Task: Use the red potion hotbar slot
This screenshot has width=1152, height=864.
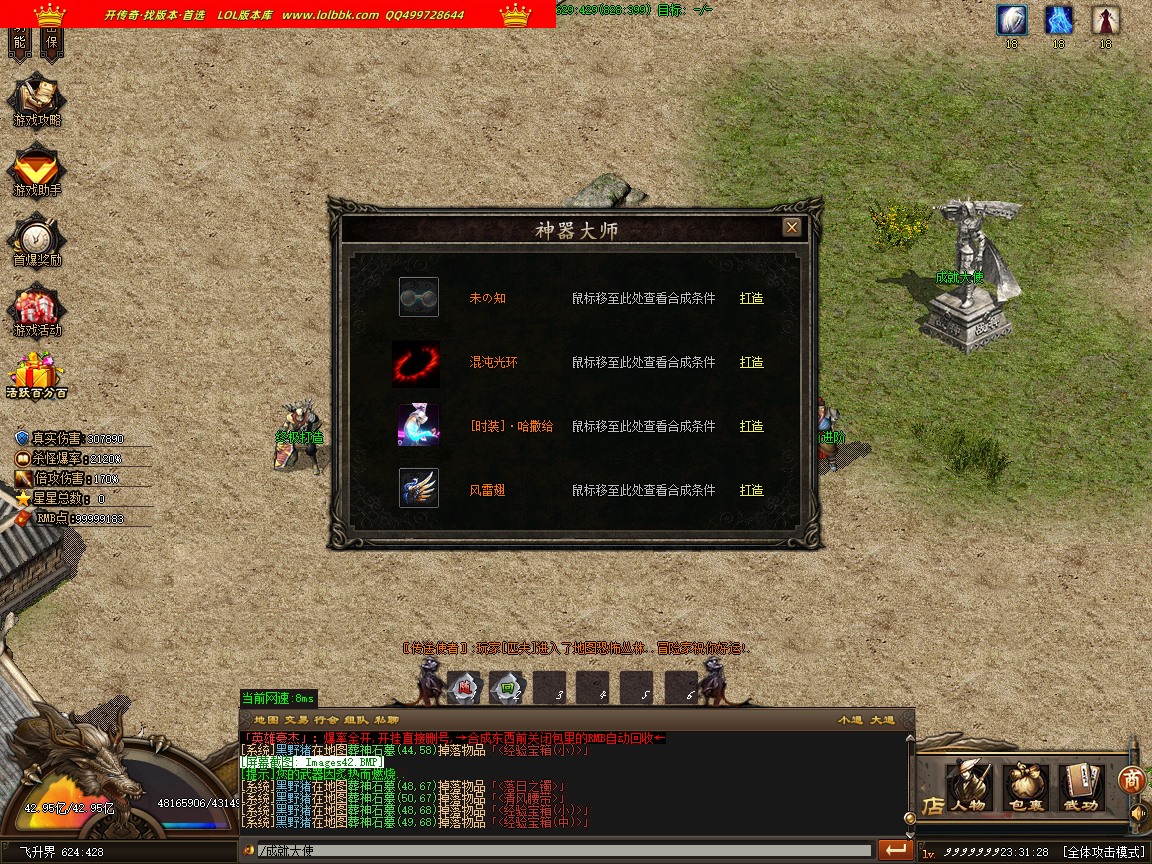Action: click(464, 687)
